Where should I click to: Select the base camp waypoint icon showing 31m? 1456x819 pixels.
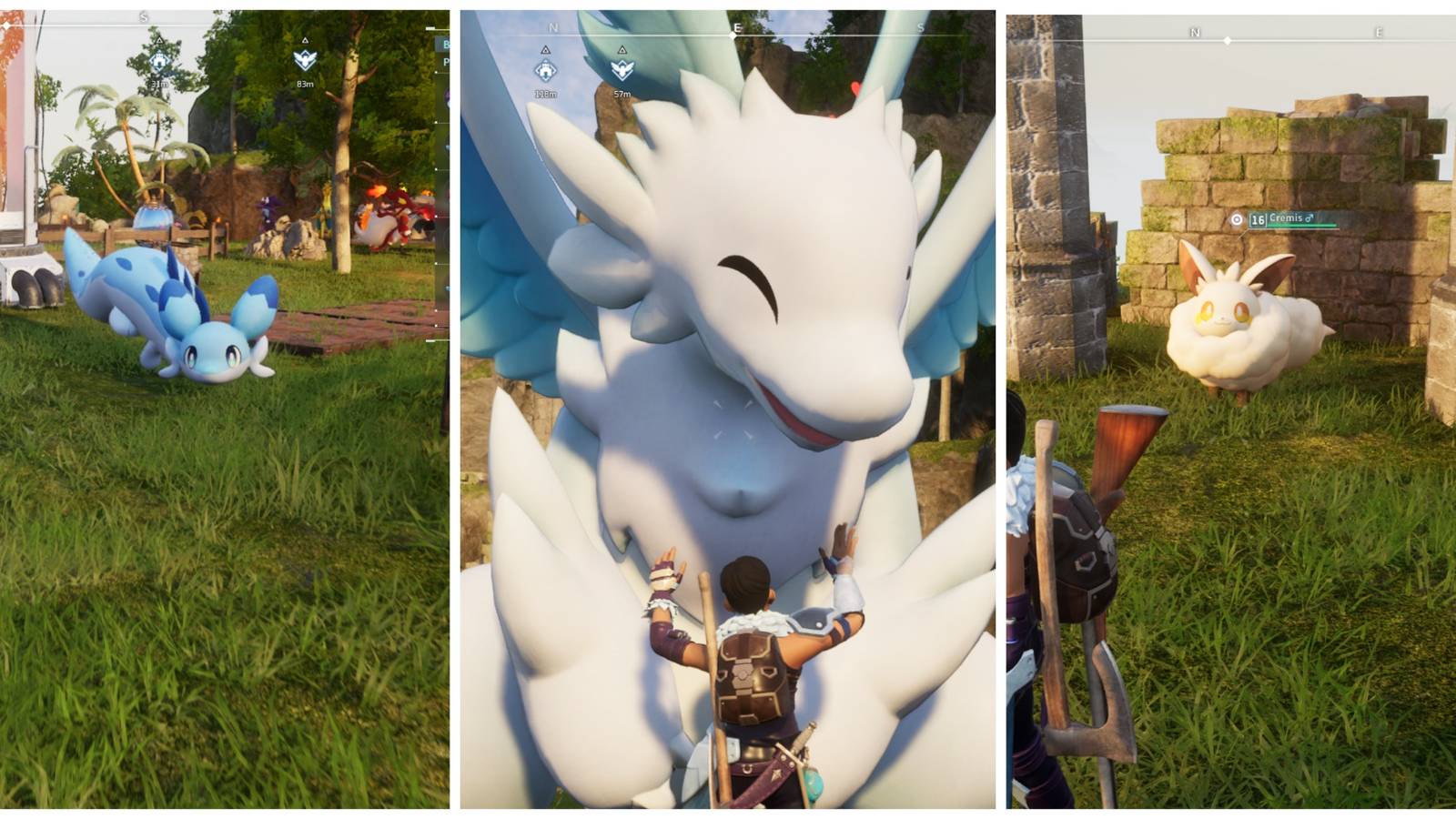(159, 61)
